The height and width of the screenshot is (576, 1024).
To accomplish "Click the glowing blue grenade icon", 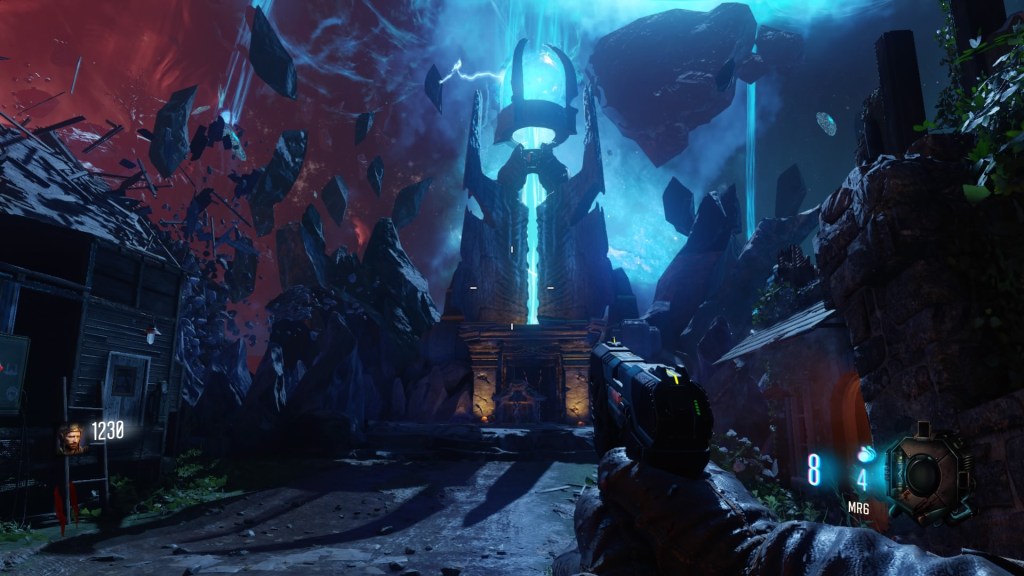I will [866, 453].
